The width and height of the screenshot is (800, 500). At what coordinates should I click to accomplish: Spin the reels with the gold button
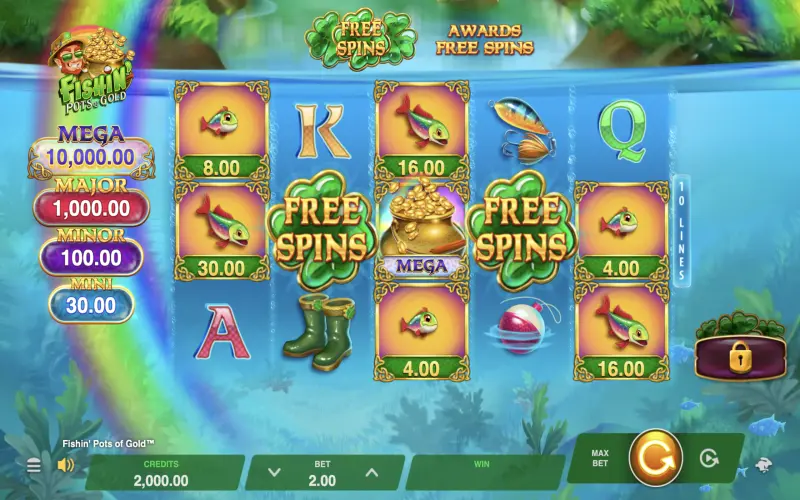655,458
